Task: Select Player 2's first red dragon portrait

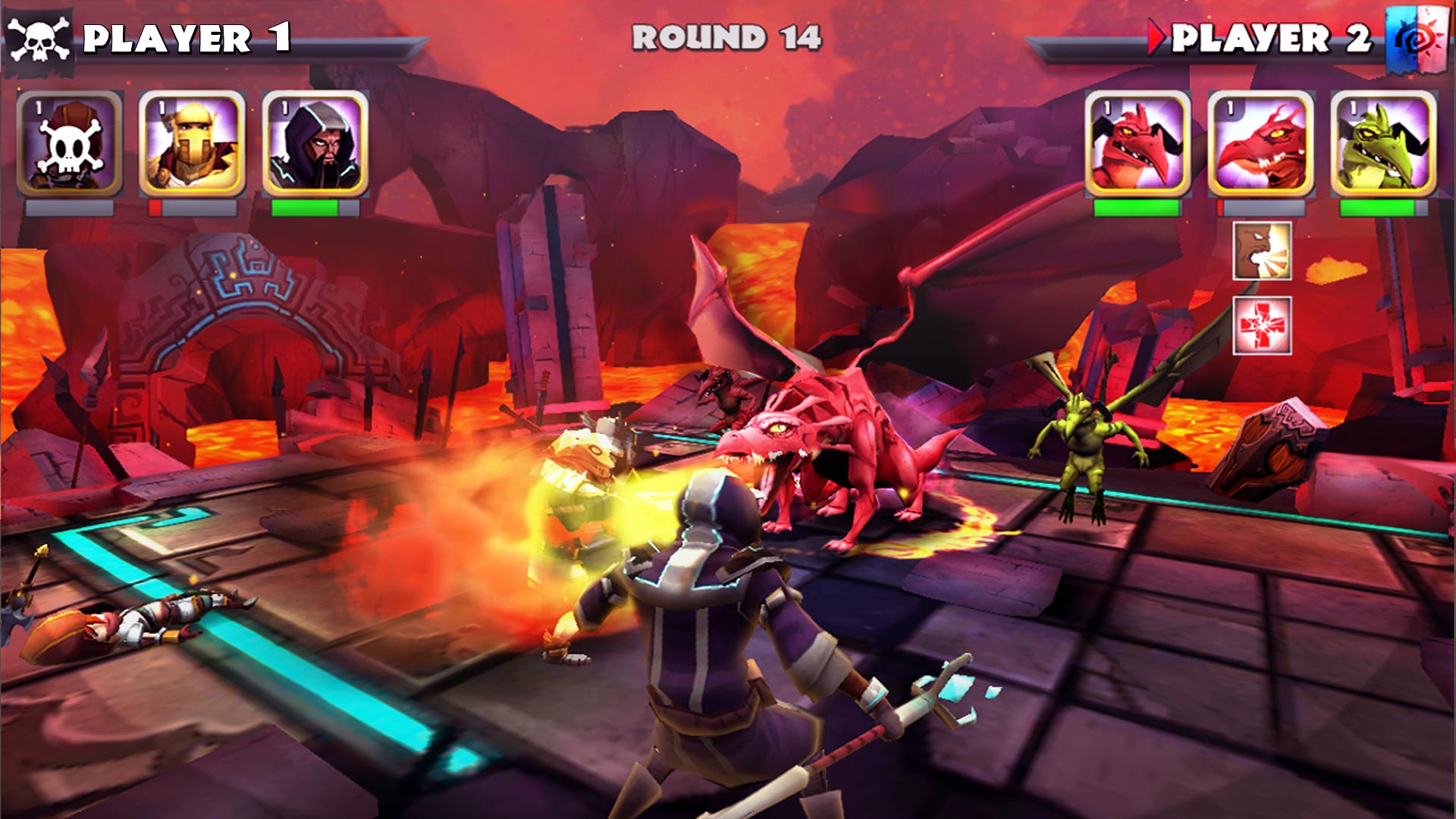Action: tap(1139, 143)
